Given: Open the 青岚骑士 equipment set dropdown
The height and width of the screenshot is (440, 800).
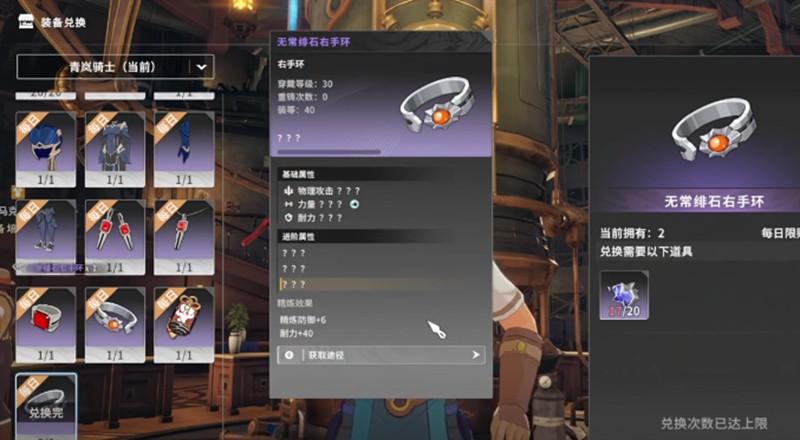Looking at the screenshot, I should coord(116,67).
